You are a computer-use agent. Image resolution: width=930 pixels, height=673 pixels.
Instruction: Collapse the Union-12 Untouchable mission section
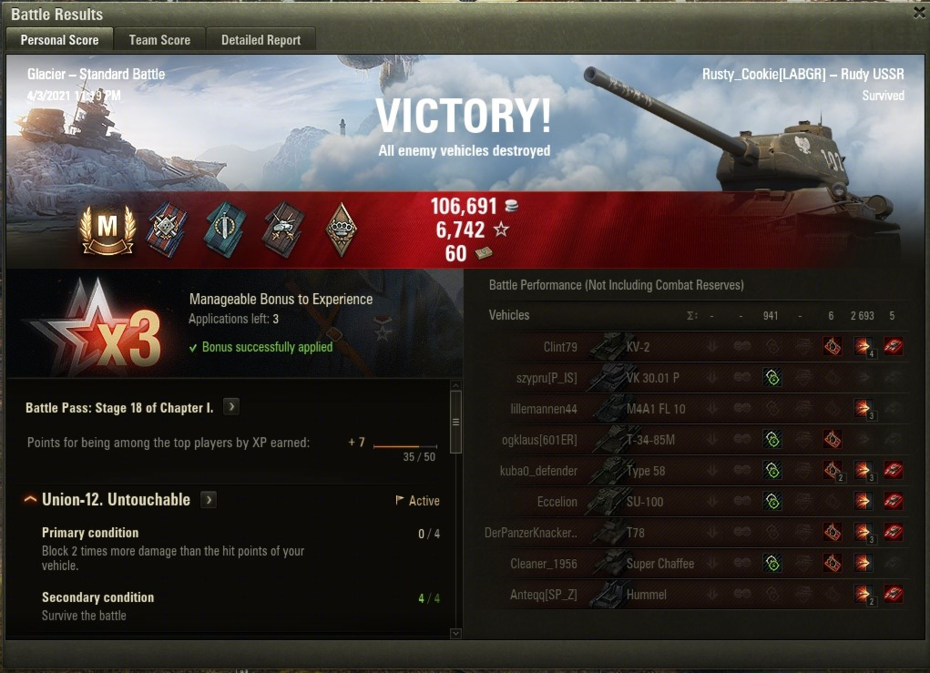tap(31, 500)
